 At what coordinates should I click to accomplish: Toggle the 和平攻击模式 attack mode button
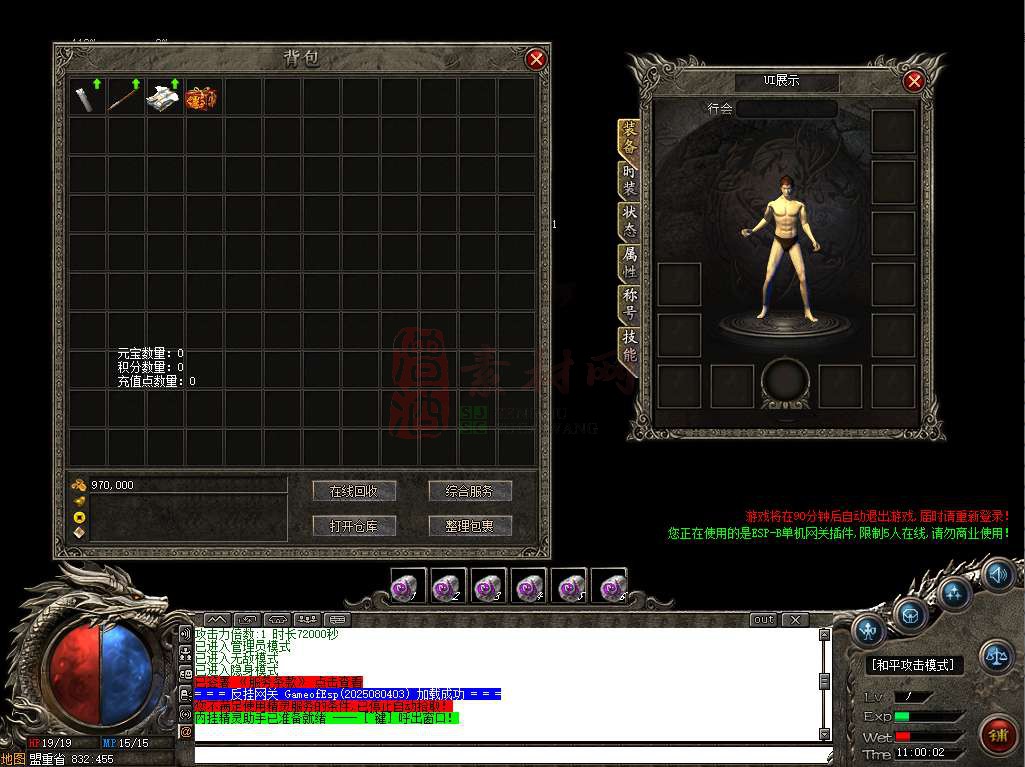912,665
